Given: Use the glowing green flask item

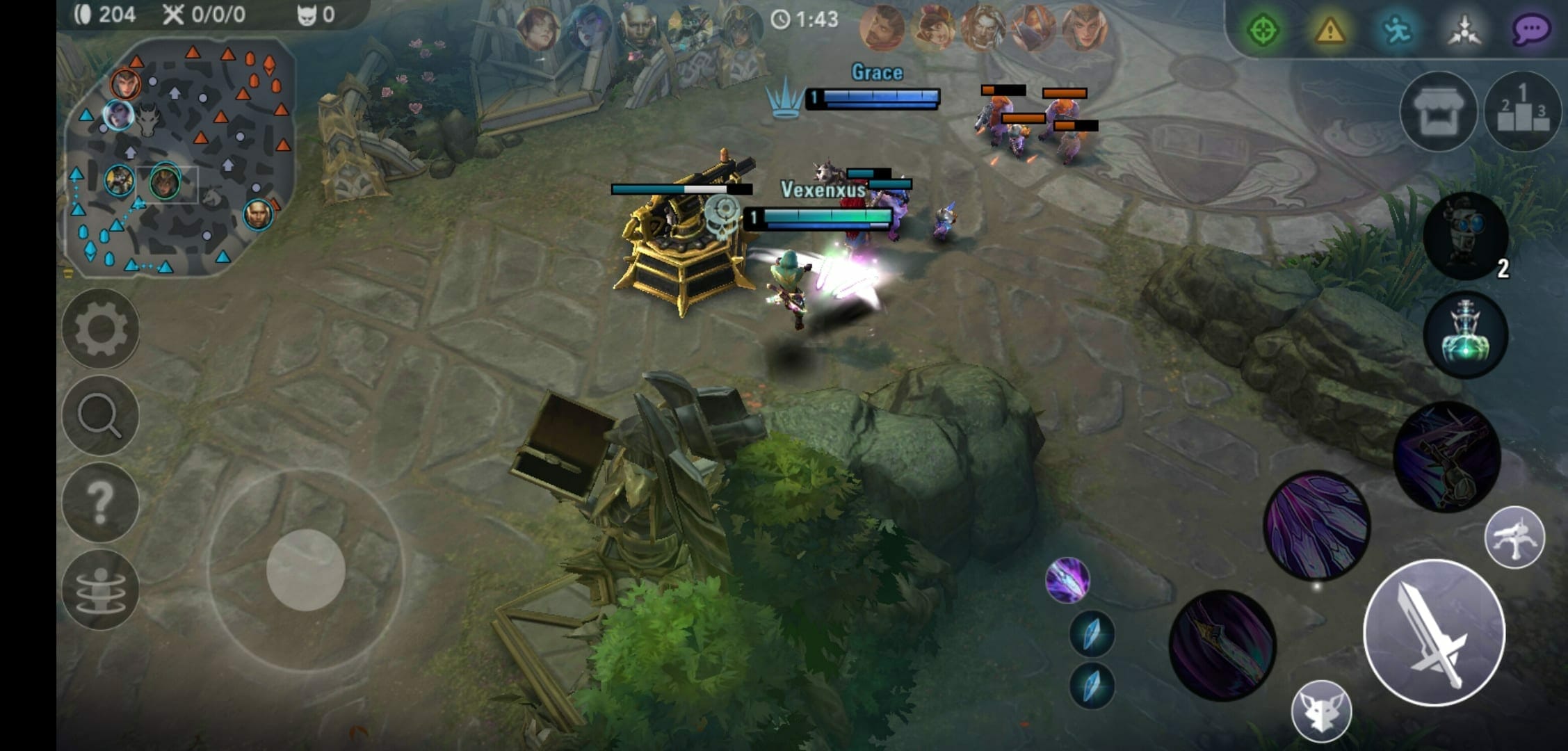Looking at the screenshot, I should pyautogui.click(x=1466, y=334).
